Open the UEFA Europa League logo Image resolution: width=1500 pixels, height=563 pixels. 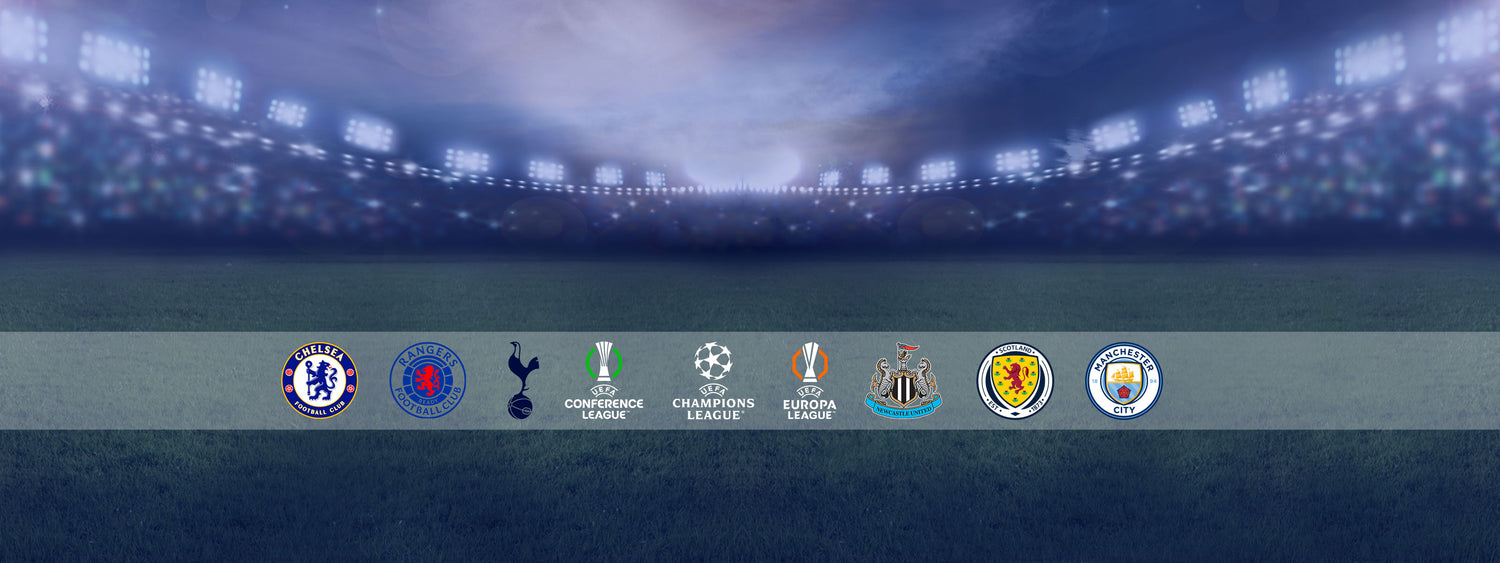[810, 381]
